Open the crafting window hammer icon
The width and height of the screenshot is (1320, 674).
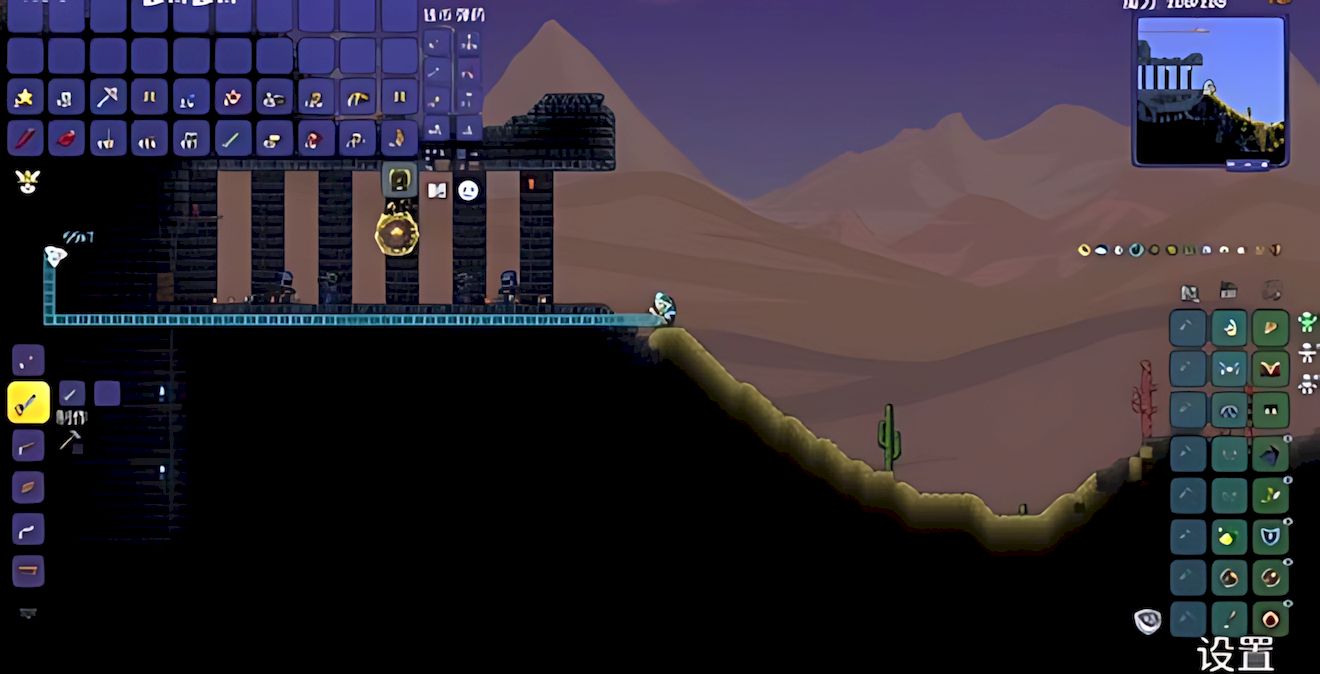70,440
